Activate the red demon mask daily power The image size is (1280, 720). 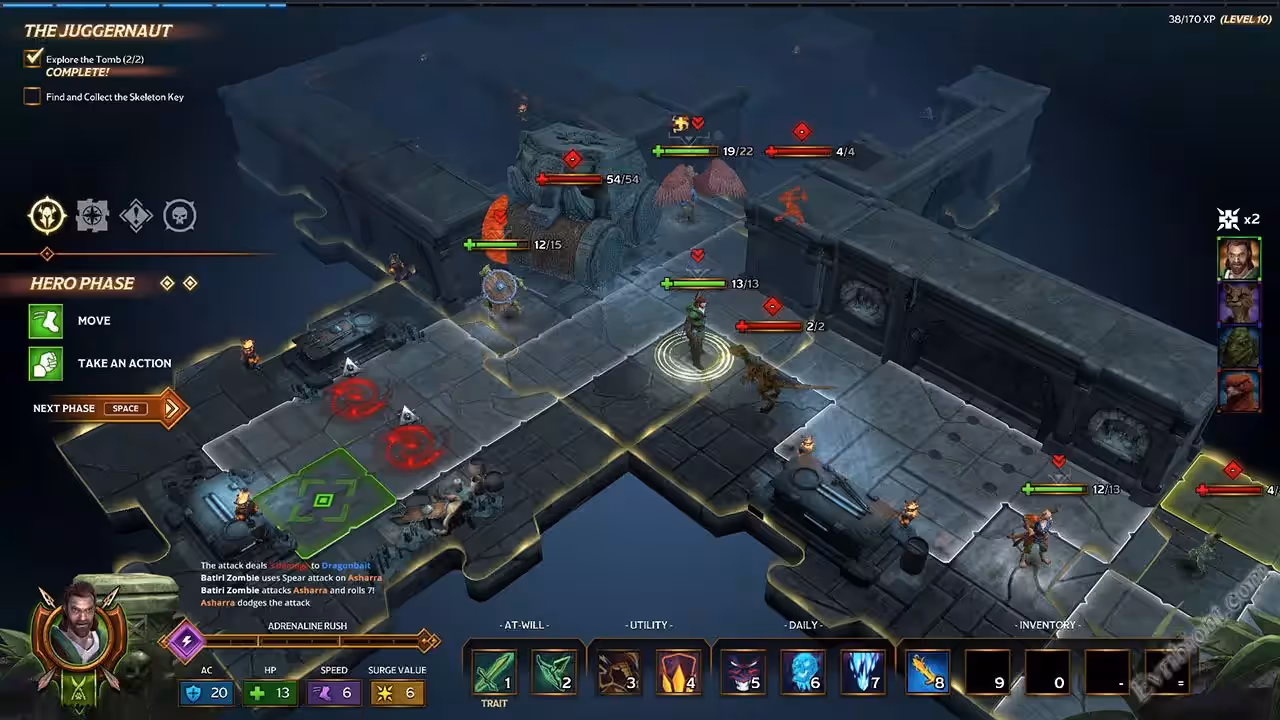742,671
